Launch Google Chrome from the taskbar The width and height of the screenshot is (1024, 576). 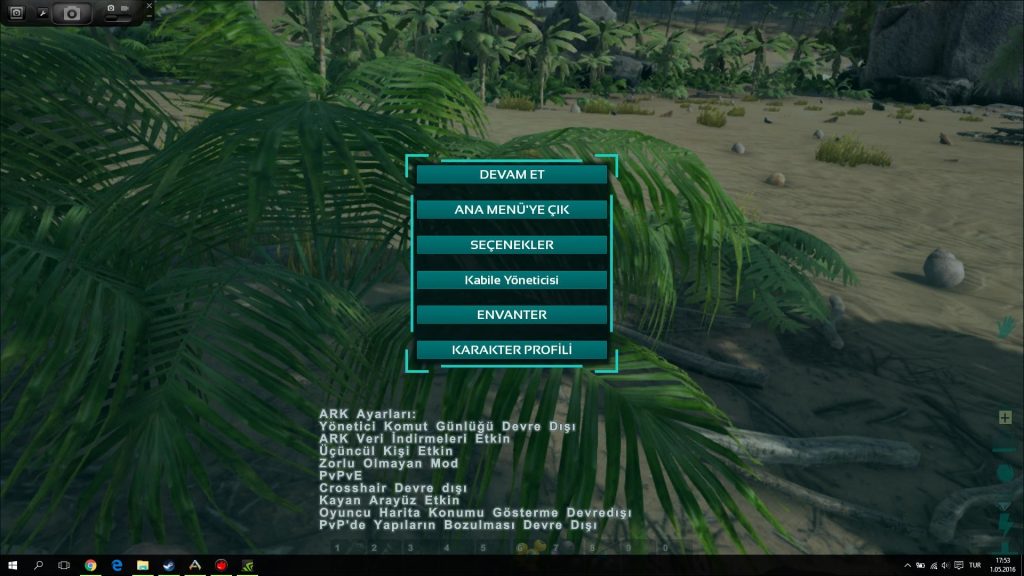[x=90, y=565]
